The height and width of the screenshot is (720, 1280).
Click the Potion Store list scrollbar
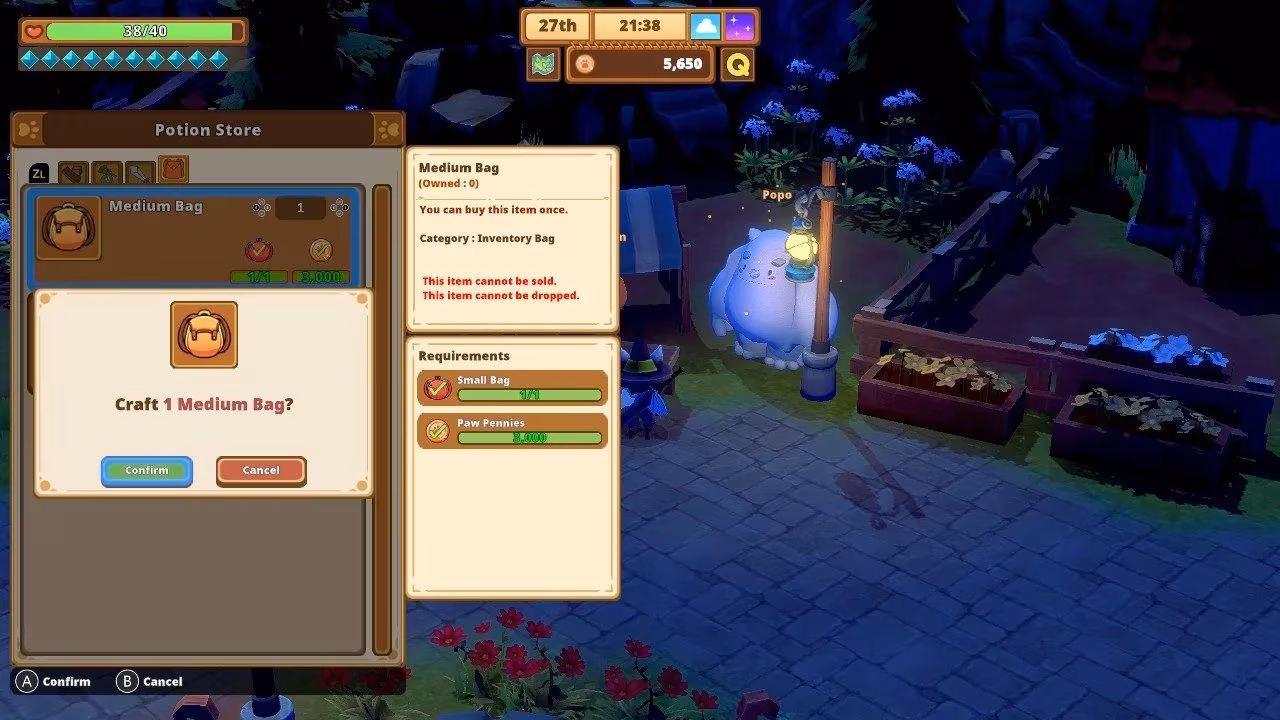[x=381, y=418]
